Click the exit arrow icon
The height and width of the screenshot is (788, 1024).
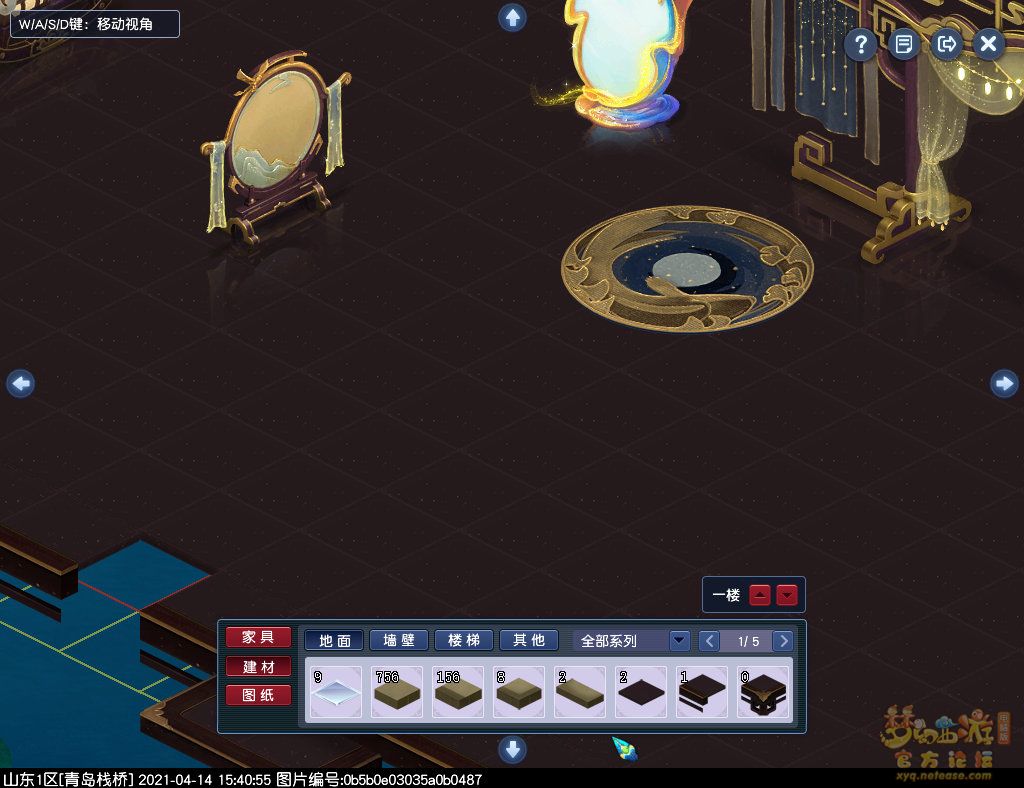(945, 44)
